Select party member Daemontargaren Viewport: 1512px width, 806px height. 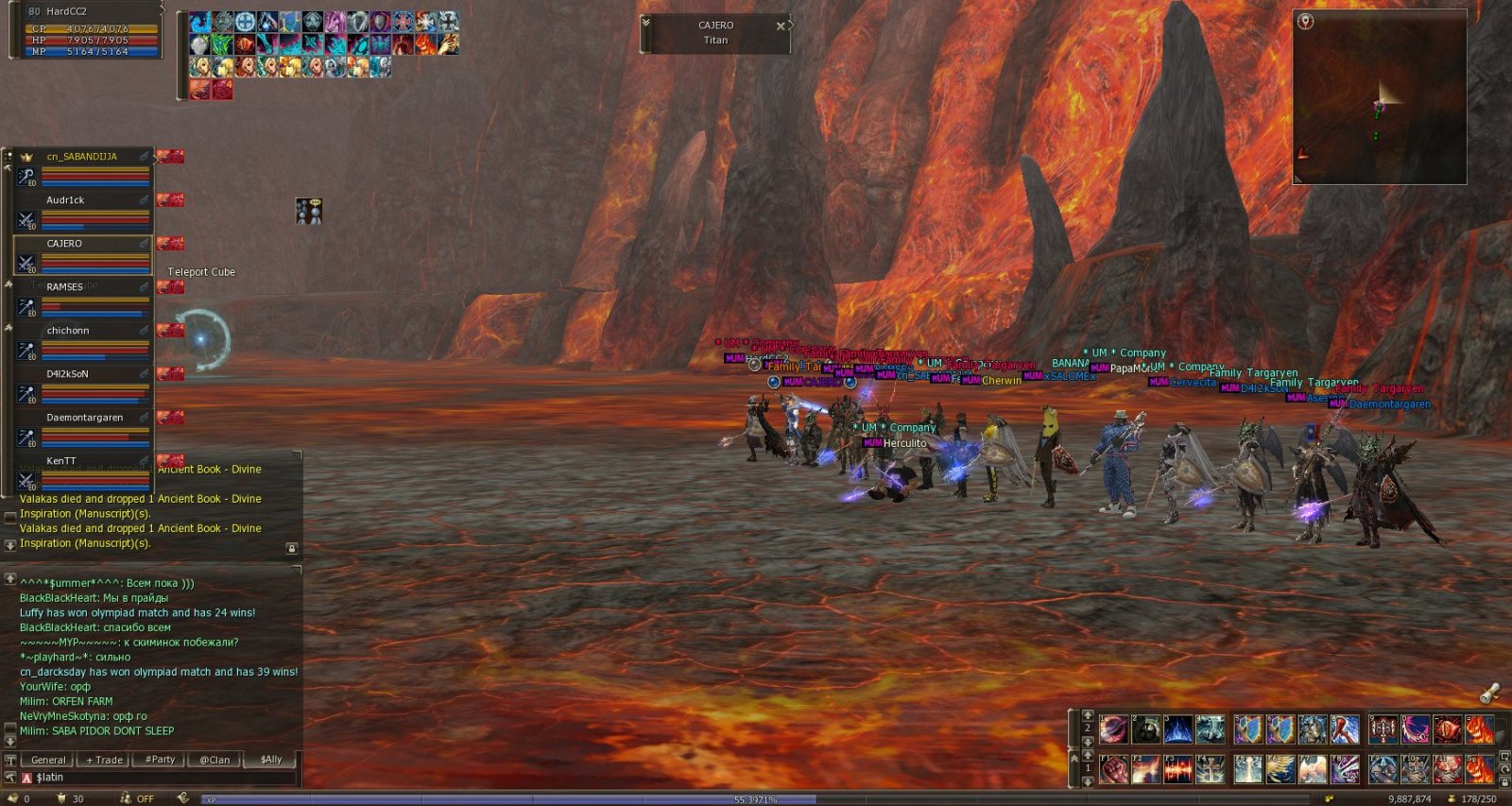tap(85, 418)
